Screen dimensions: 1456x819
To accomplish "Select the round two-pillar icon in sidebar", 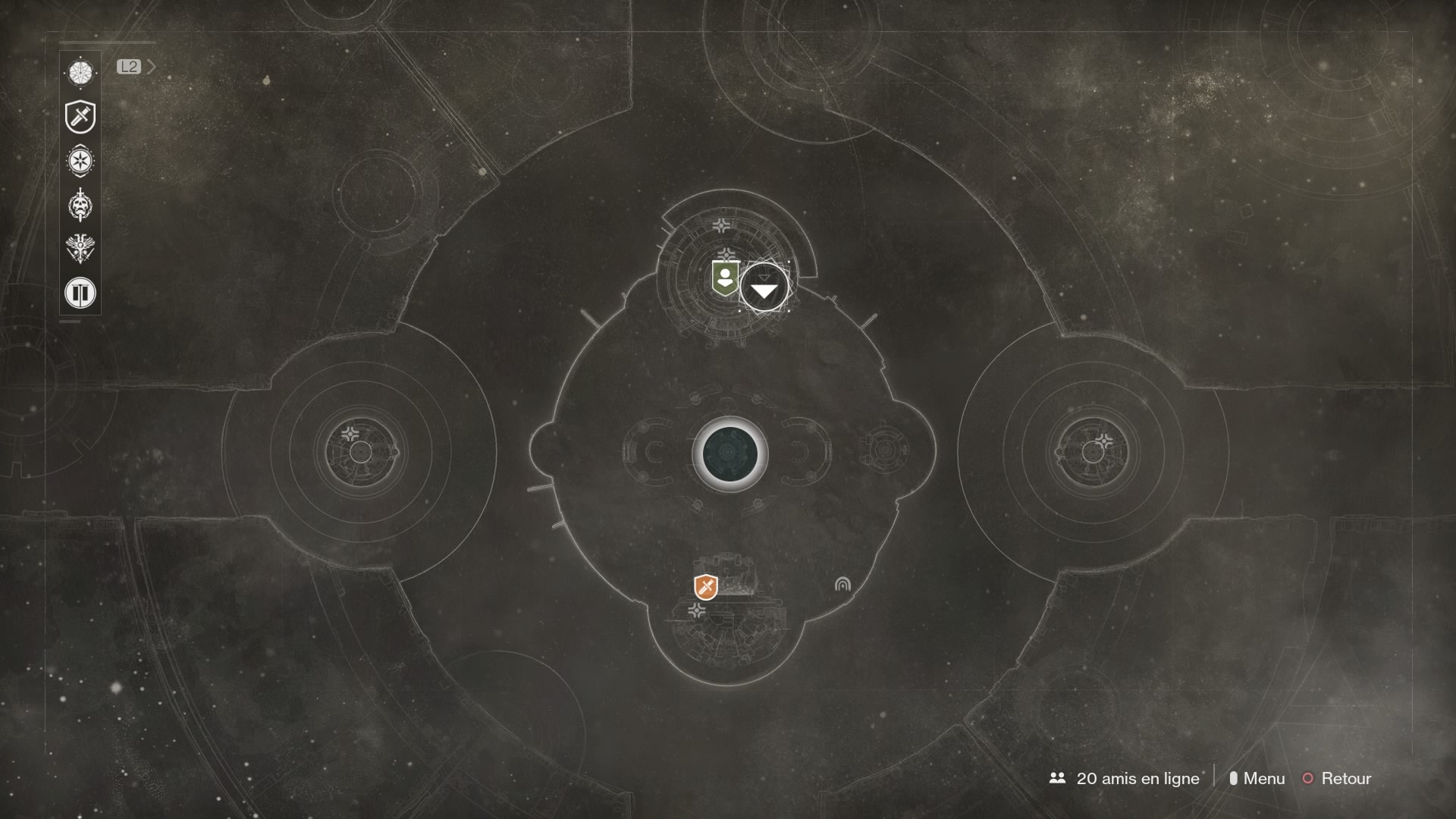I will coord(80,292).
